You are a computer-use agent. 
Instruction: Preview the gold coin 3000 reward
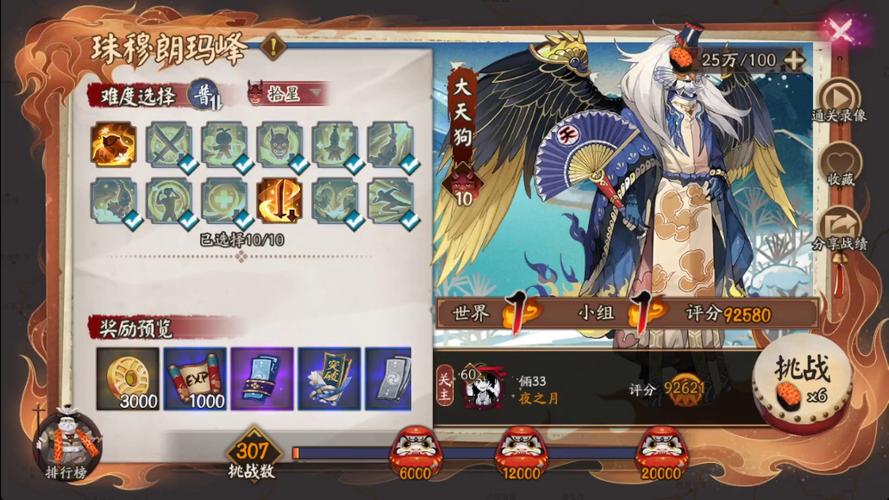[128, 379]
